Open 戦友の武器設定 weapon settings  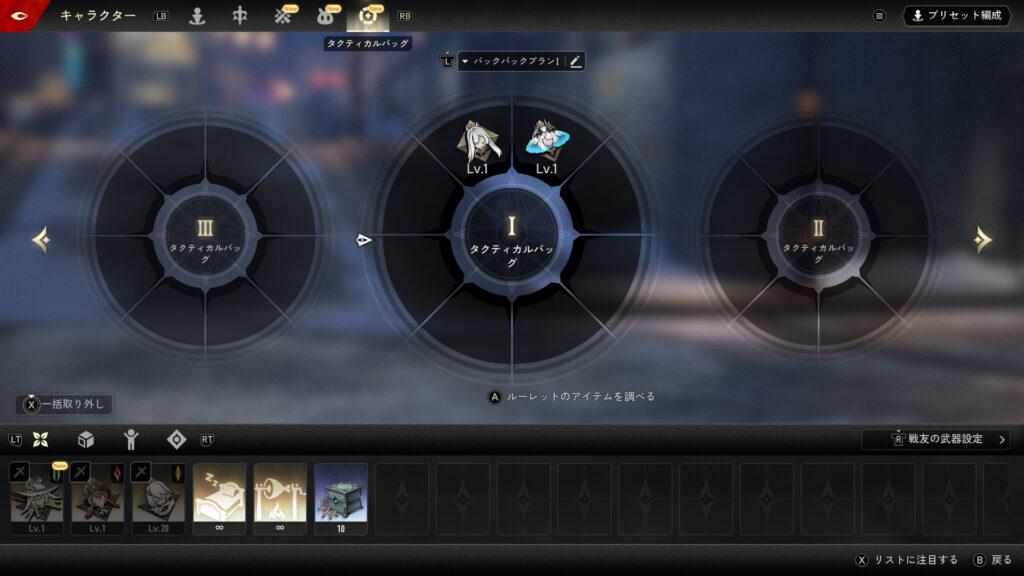pos(936,439)
